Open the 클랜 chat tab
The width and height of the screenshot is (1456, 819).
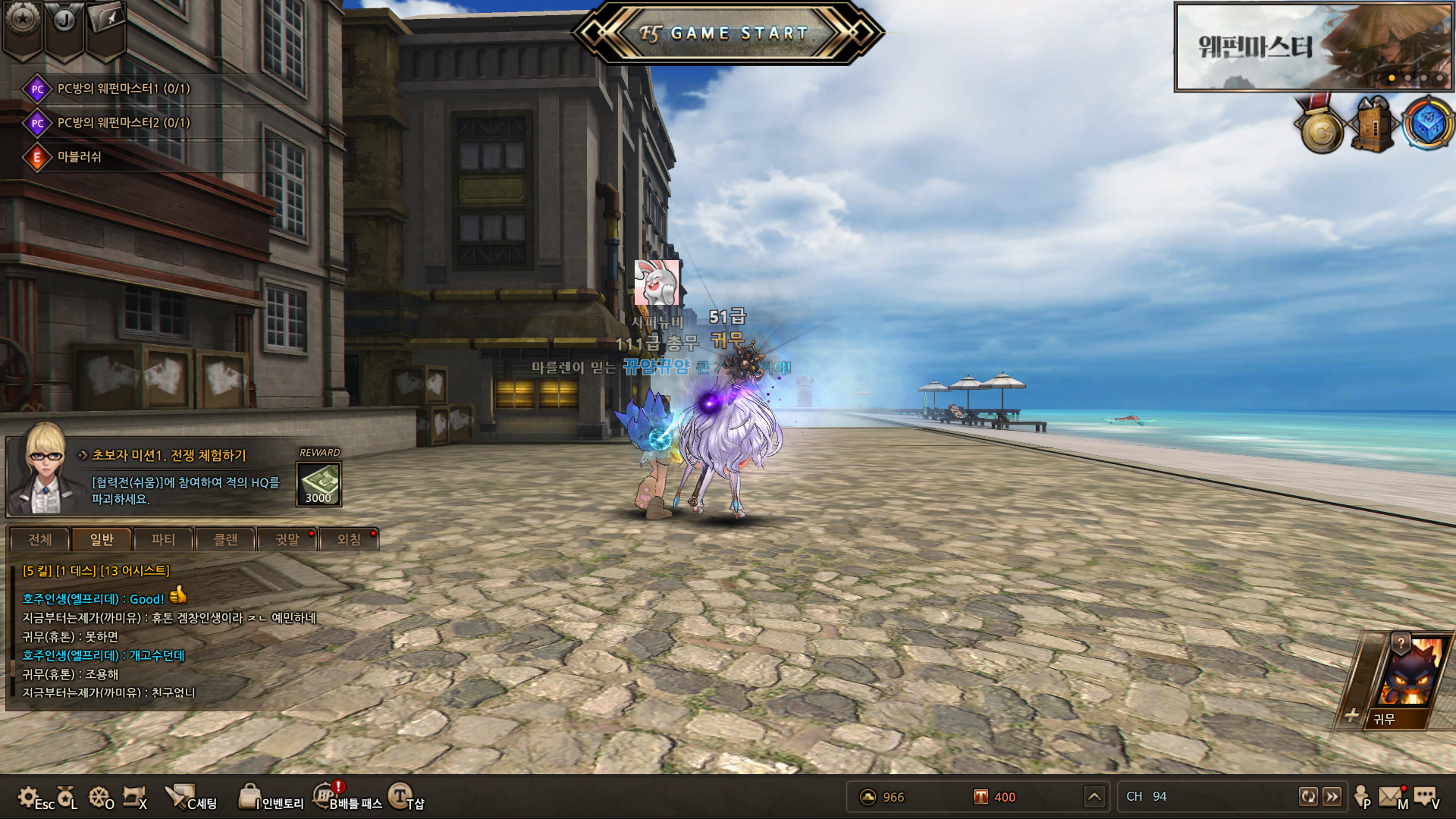click(x=225, y=539)
